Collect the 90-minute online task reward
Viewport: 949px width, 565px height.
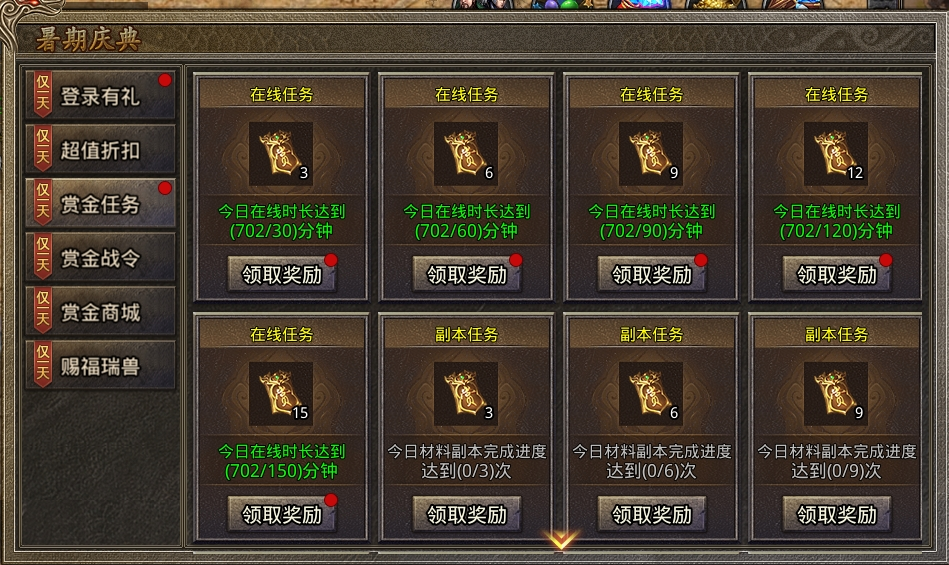[652, 274]
